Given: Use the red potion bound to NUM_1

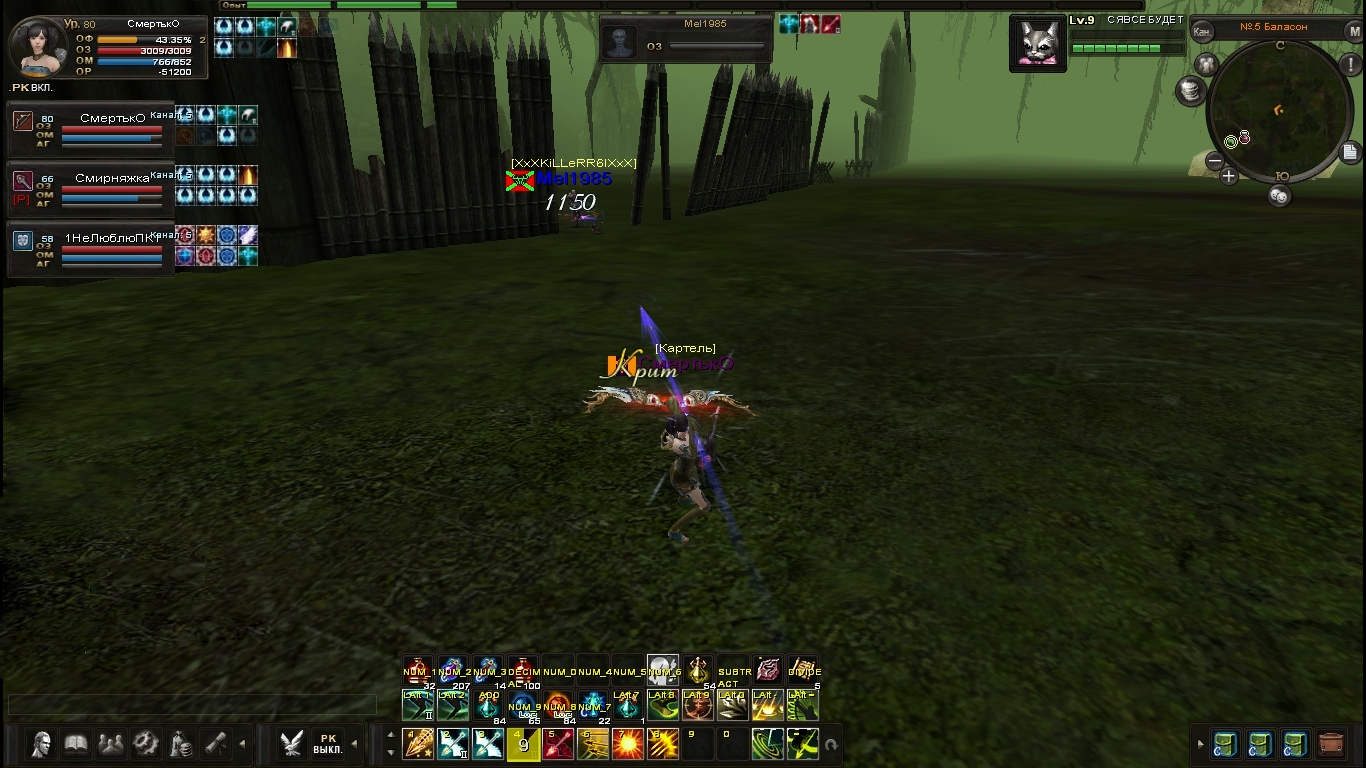Looking at the screenshot, I should tap(417, 671).
